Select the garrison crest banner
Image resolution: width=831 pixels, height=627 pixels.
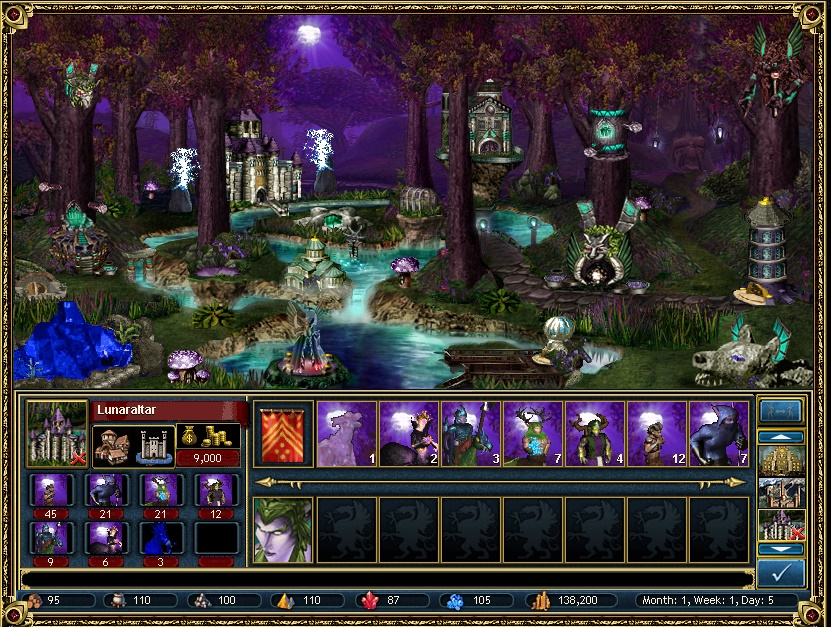tap(283, 434)
